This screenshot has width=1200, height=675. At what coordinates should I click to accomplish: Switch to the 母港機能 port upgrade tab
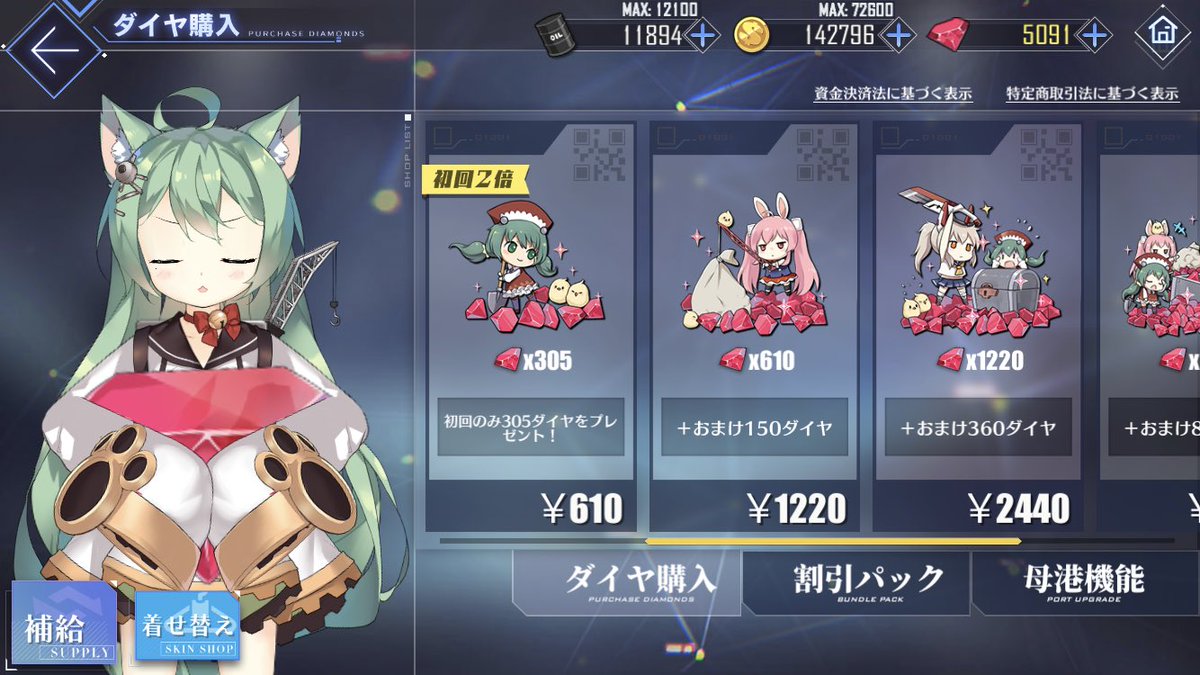pos(1083,582)
